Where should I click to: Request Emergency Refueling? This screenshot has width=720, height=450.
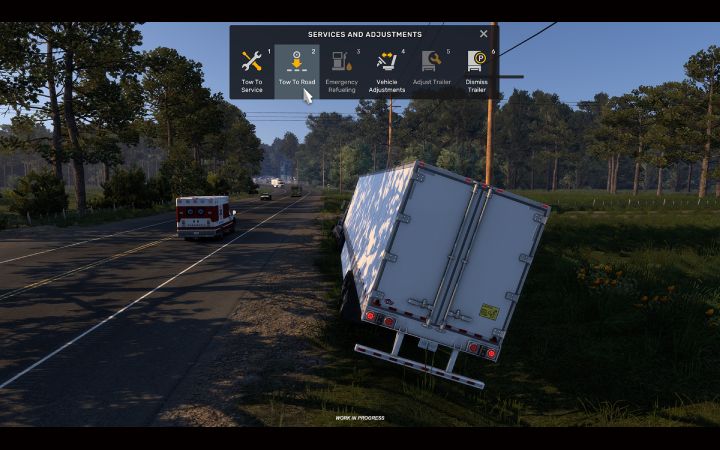[341, 70]
